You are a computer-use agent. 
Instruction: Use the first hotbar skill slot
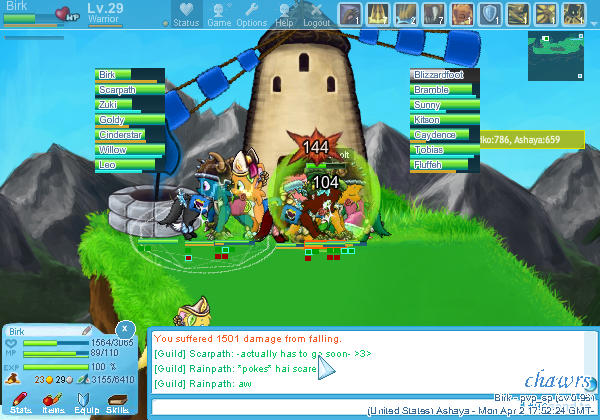[350, 14]
